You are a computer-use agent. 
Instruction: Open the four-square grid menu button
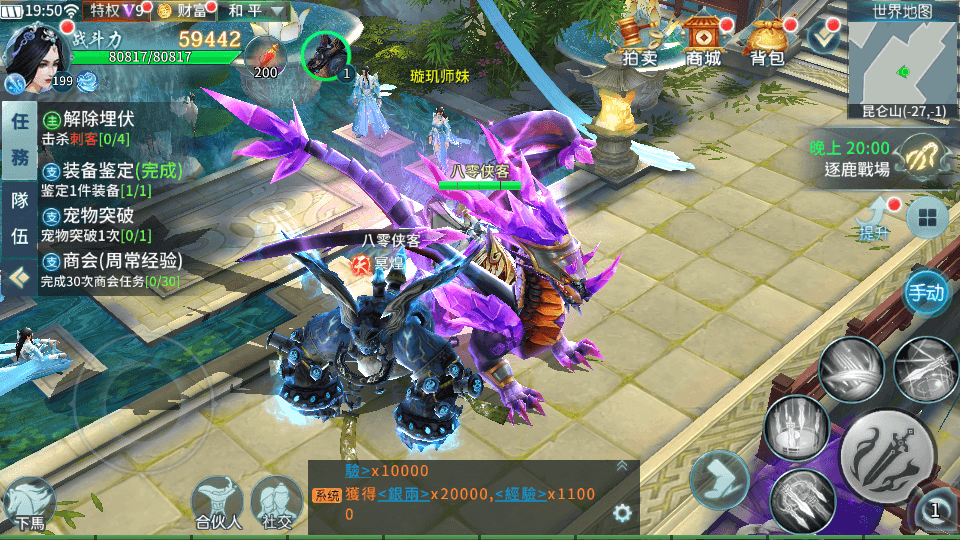coord(927,219)
